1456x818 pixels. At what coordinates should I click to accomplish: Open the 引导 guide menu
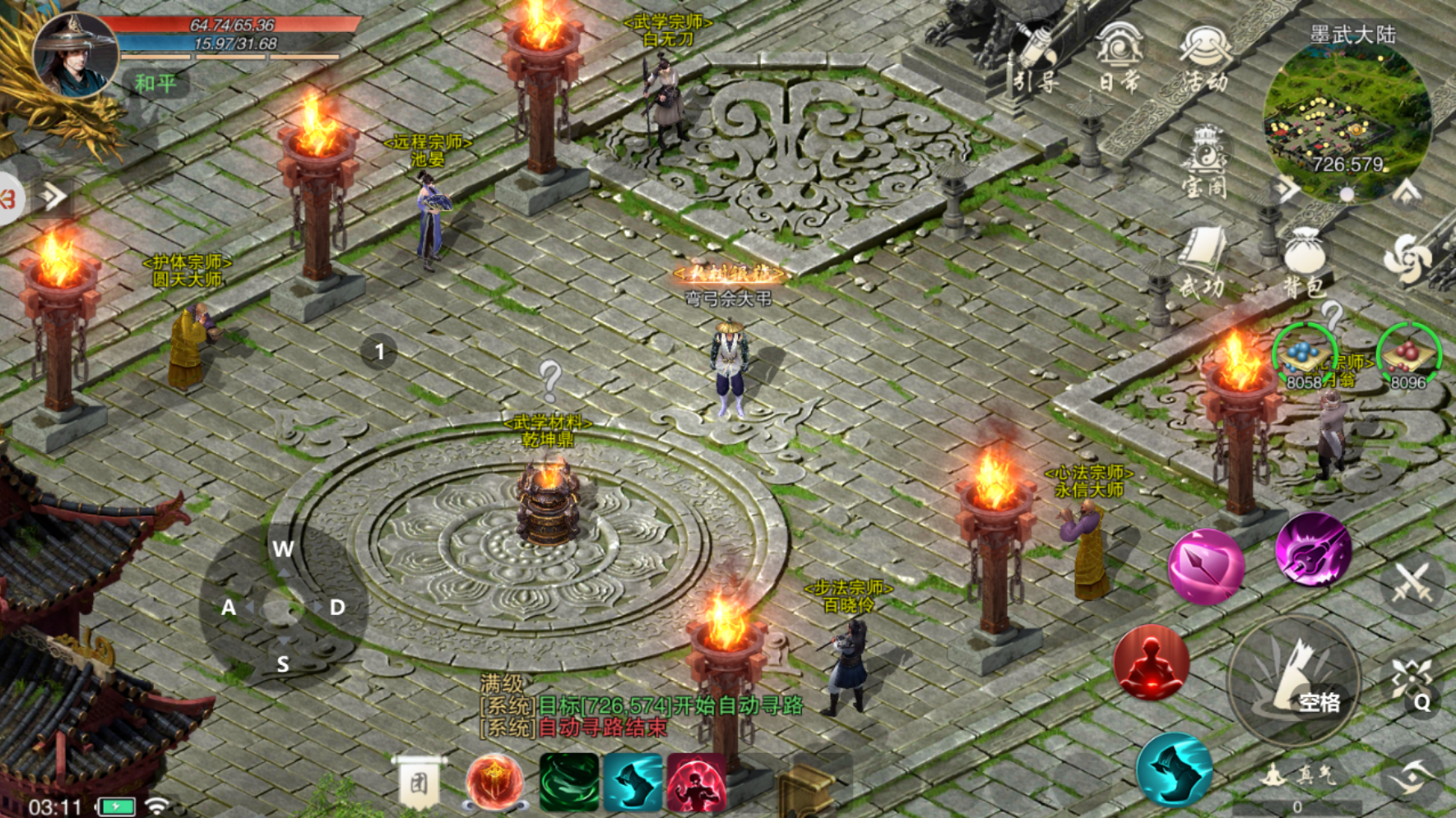[x=1035, y=58]
